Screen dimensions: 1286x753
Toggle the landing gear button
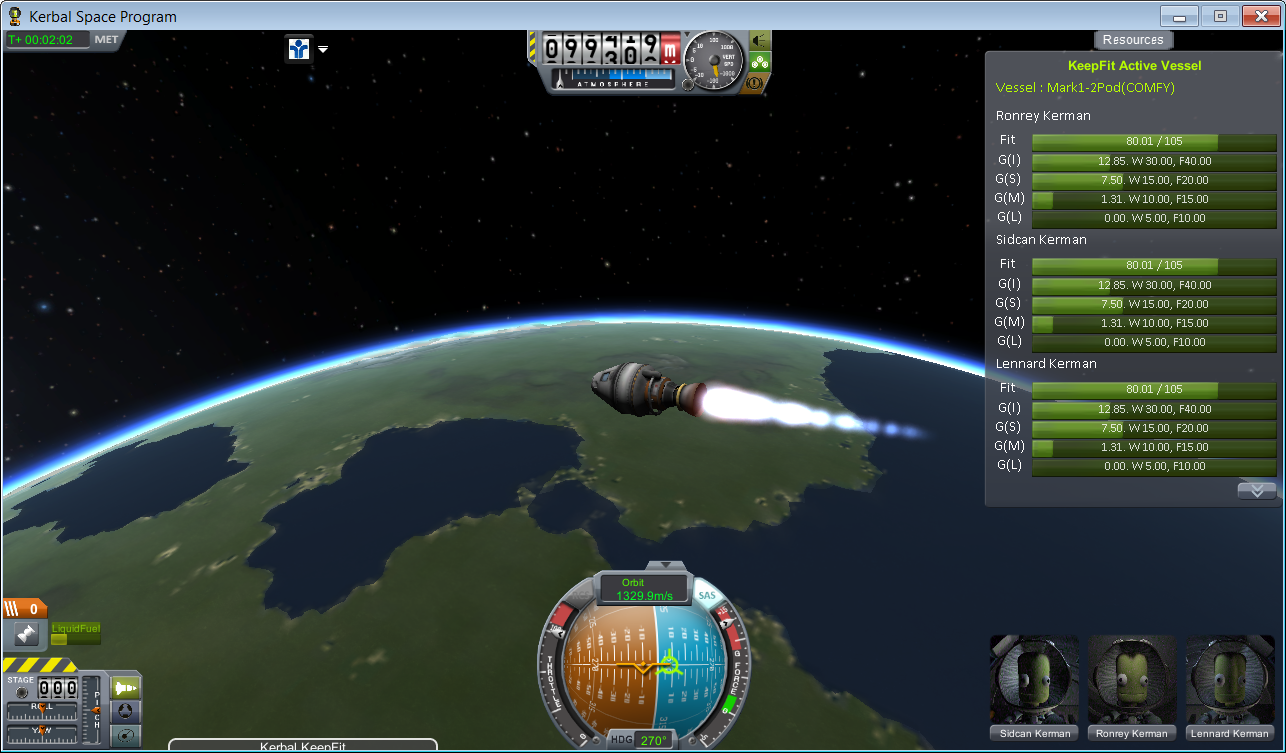point(760,62)
